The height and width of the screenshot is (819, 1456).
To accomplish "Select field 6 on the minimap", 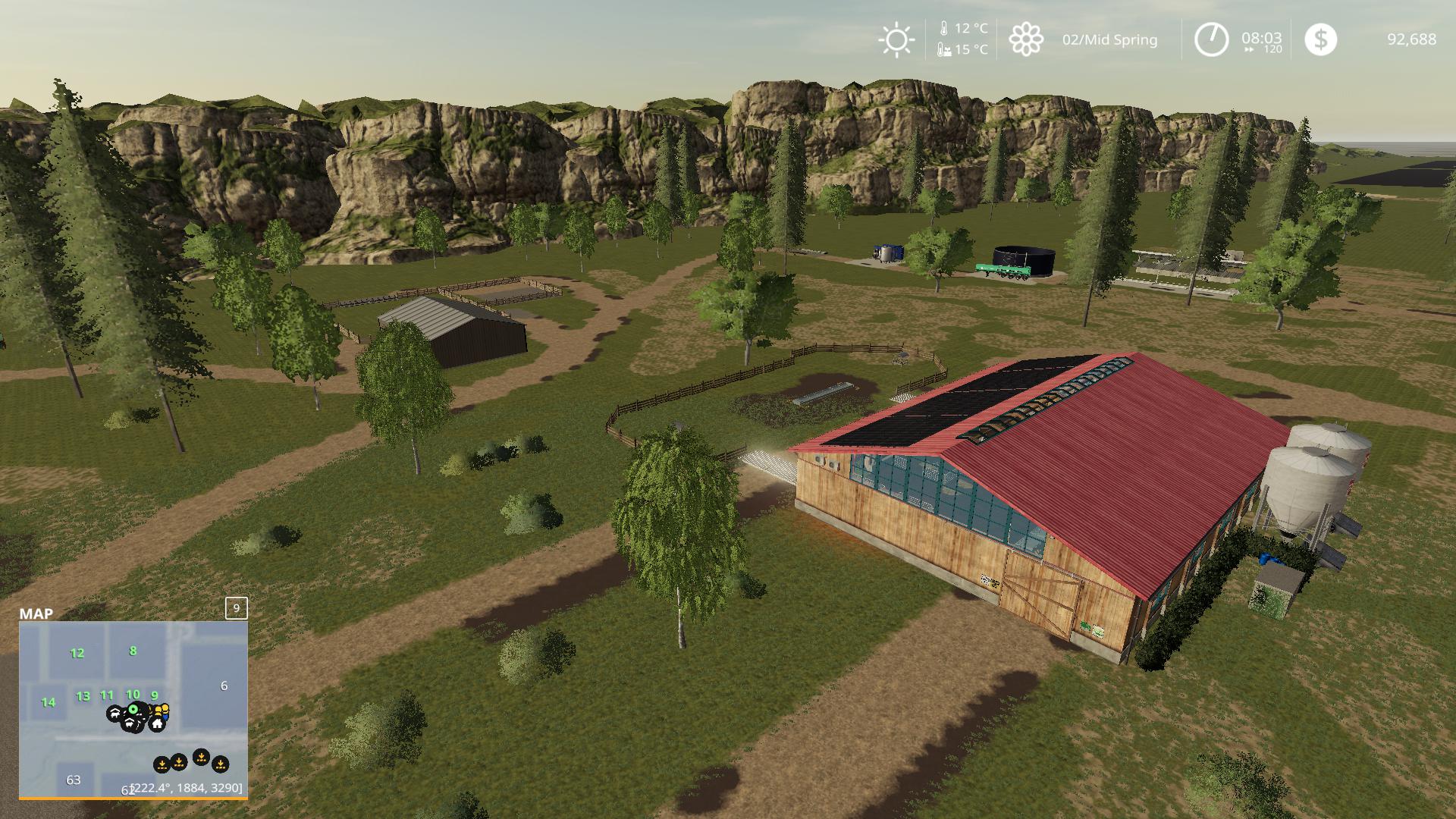I will [224, 686].
